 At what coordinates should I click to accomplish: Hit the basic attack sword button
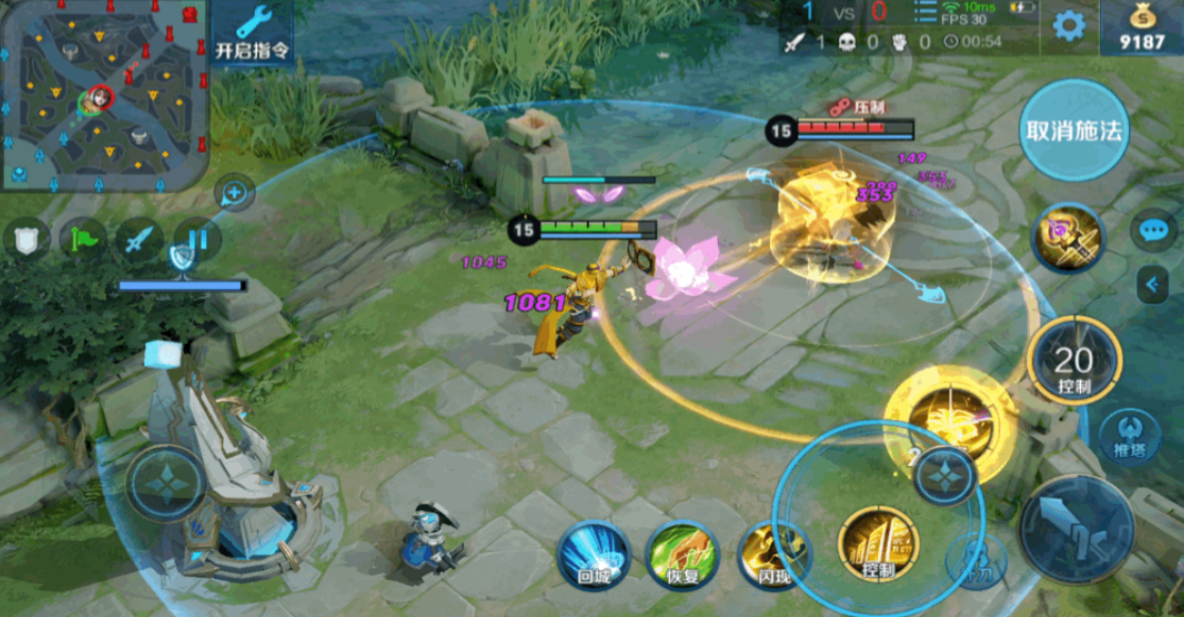point(1076,529)
